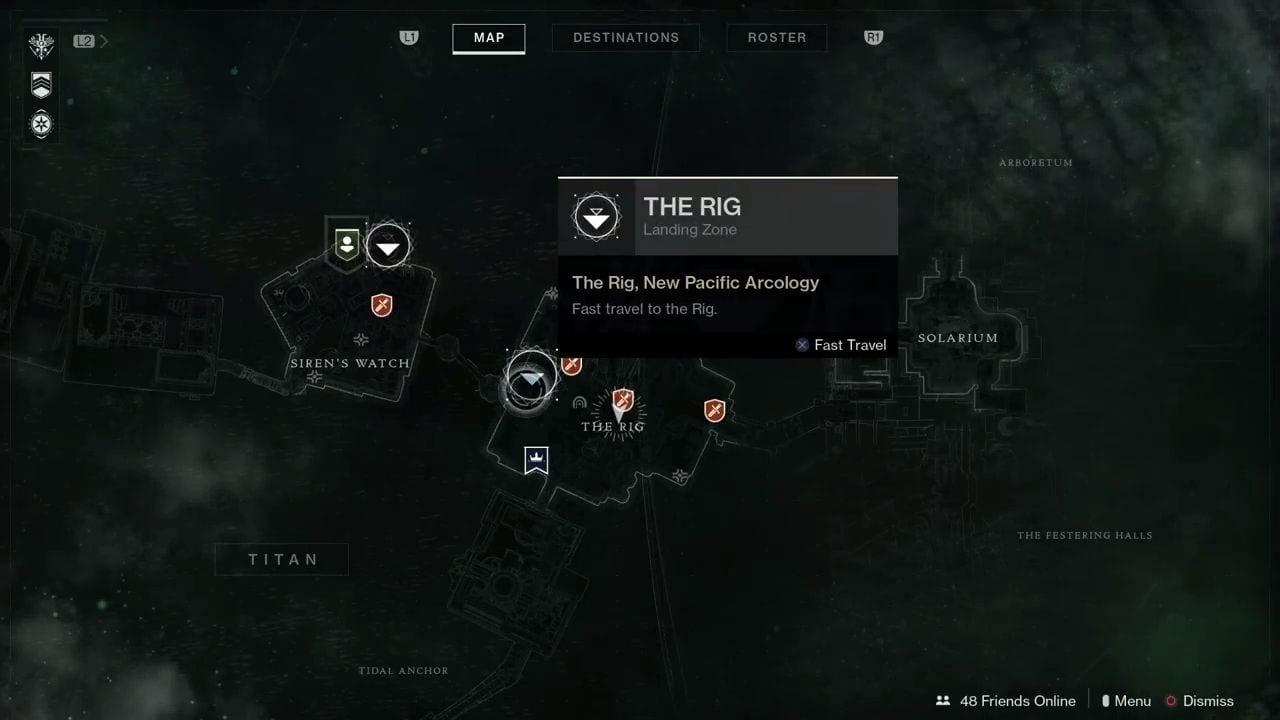Screen dimensions: 1280x720
Task: Switch to the Destinations tab
Action: click(x=626, y=38)
